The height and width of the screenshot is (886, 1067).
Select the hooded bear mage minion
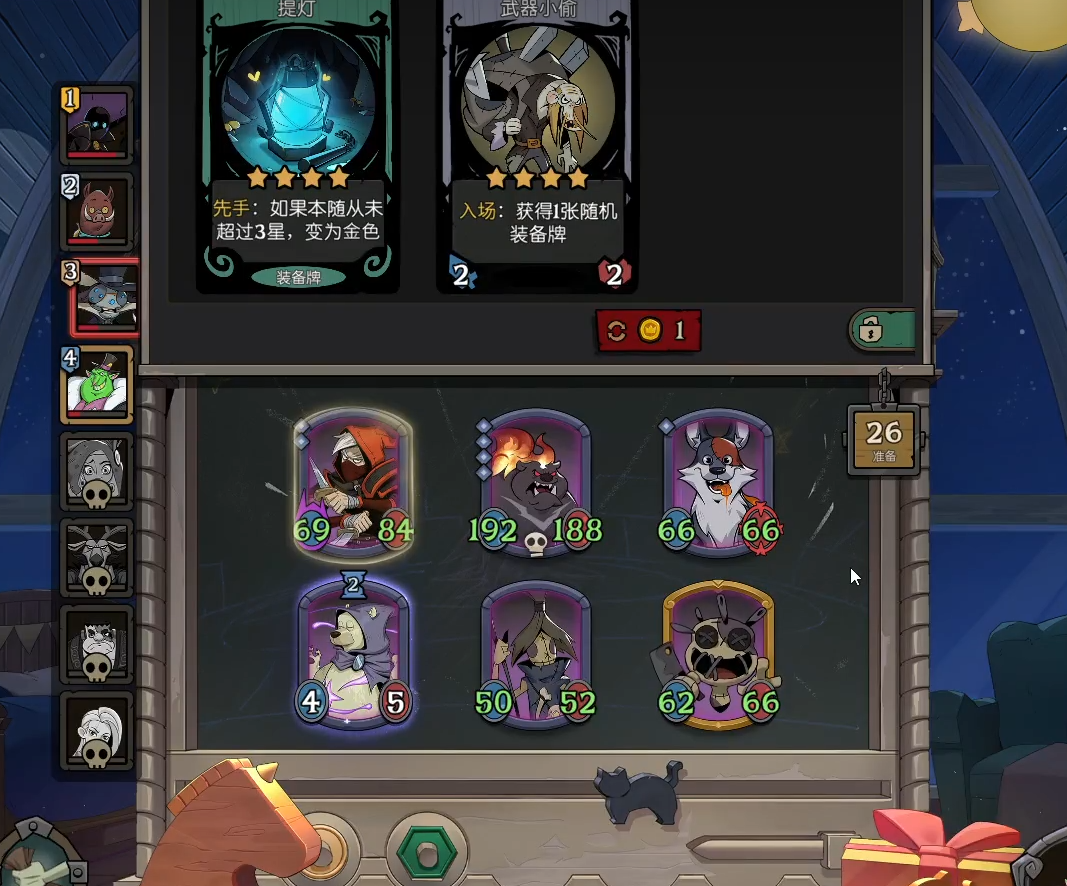click(354, 655)
